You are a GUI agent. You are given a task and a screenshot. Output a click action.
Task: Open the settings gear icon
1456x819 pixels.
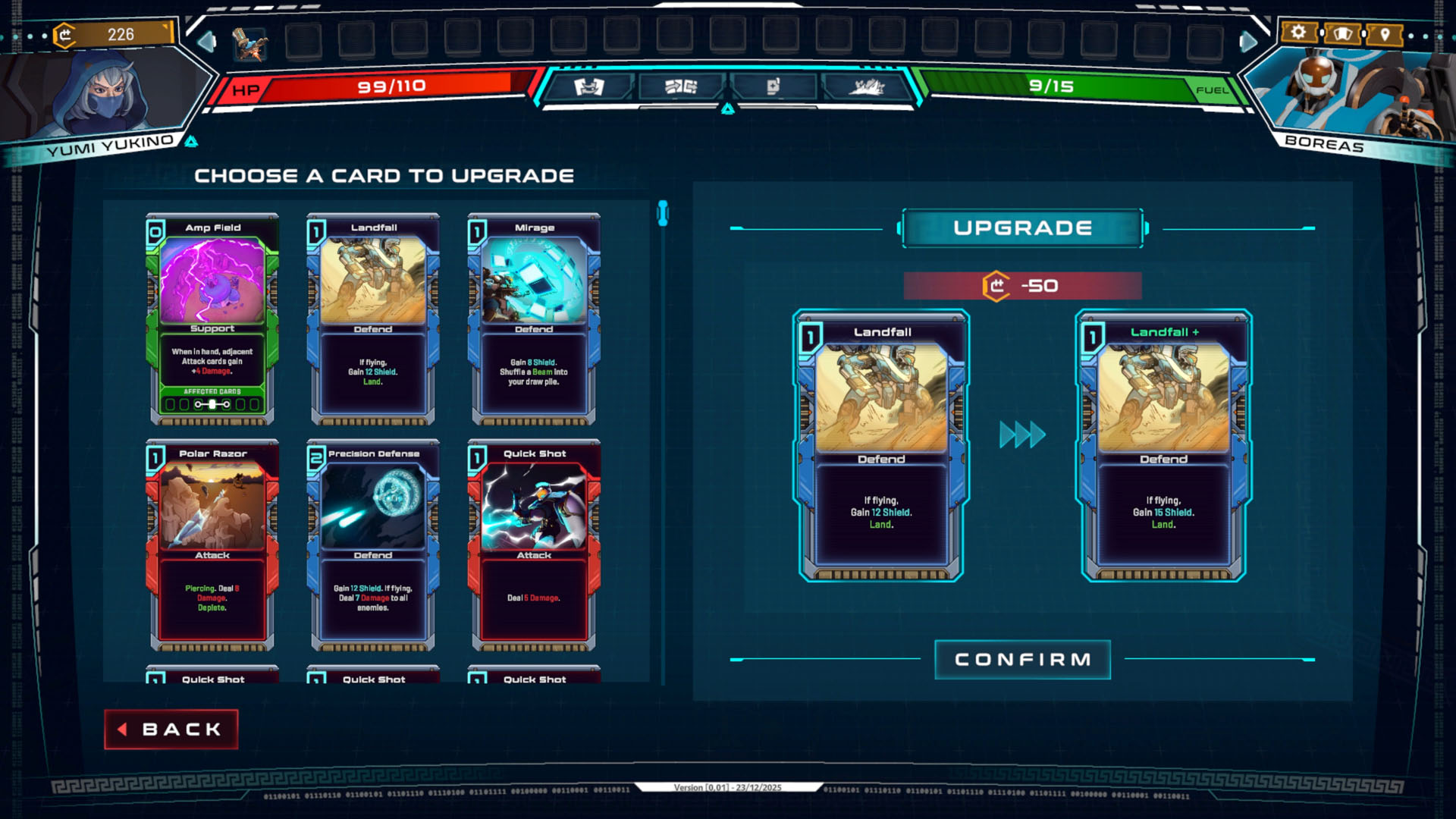(1300, 33)
